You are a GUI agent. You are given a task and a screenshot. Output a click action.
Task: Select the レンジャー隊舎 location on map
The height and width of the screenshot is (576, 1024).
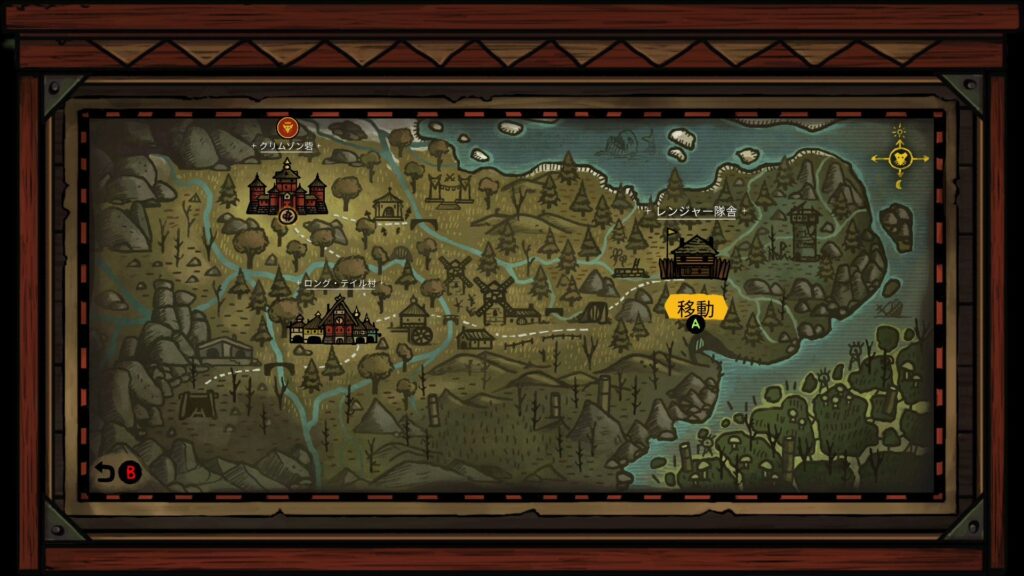click(x=694, y=258)
